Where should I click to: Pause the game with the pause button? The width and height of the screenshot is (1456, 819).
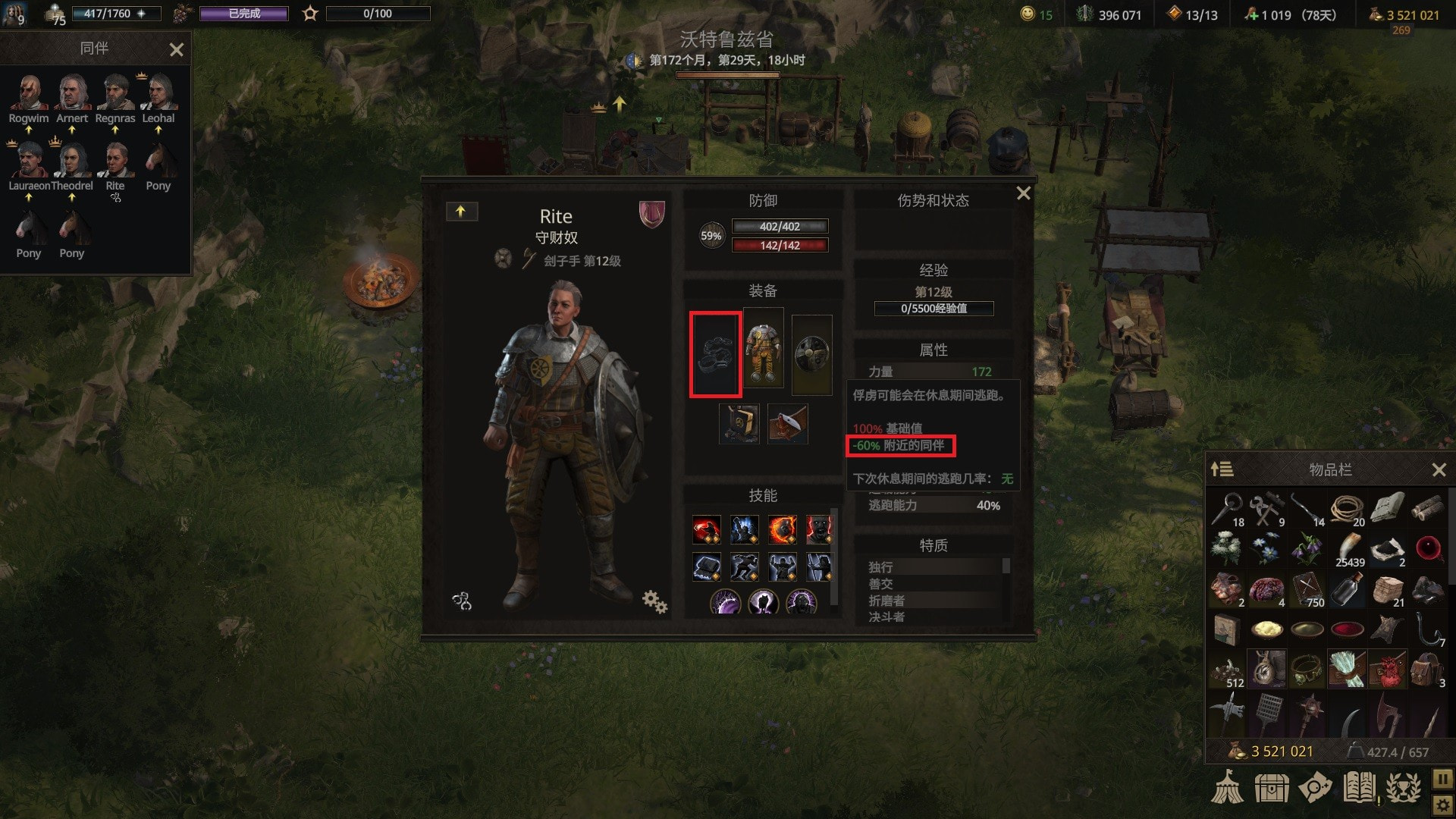click(x=1442, y=779)
